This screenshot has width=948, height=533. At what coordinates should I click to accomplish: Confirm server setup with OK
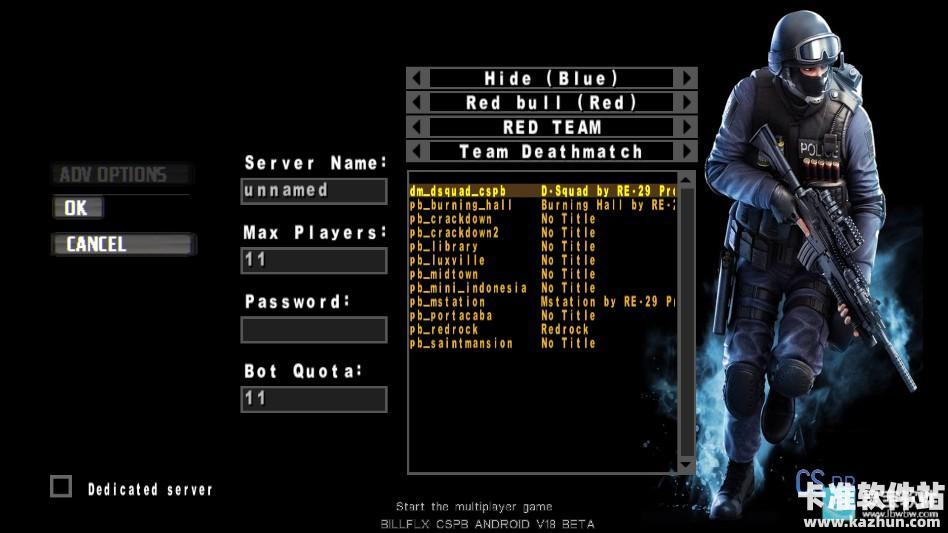[x=77, y=208]
